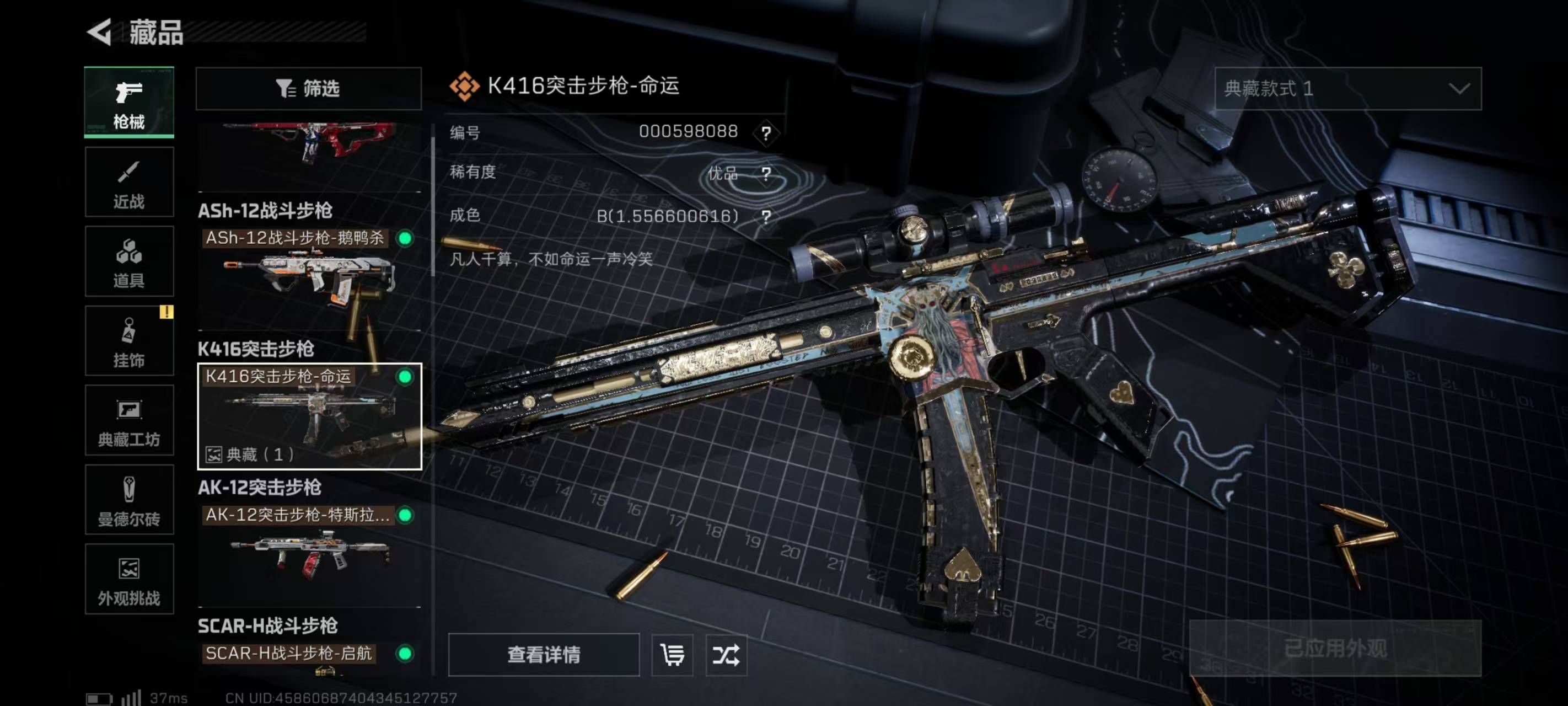The image size is (1568, 706).
Task: Switch to the 典藏工坊 tab
Action: point(129,421)
